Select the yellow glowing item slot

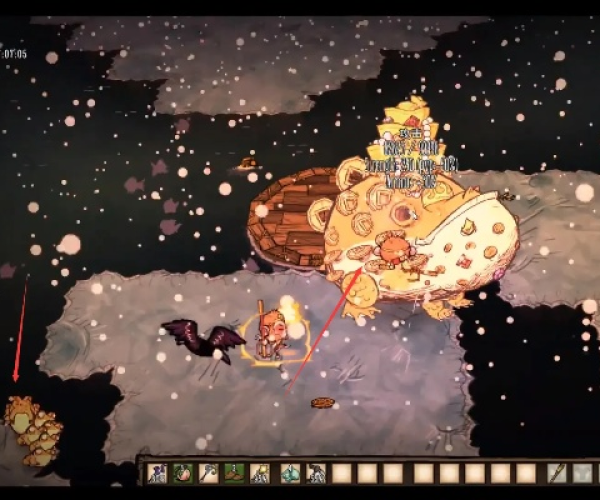tap(262, 473)
